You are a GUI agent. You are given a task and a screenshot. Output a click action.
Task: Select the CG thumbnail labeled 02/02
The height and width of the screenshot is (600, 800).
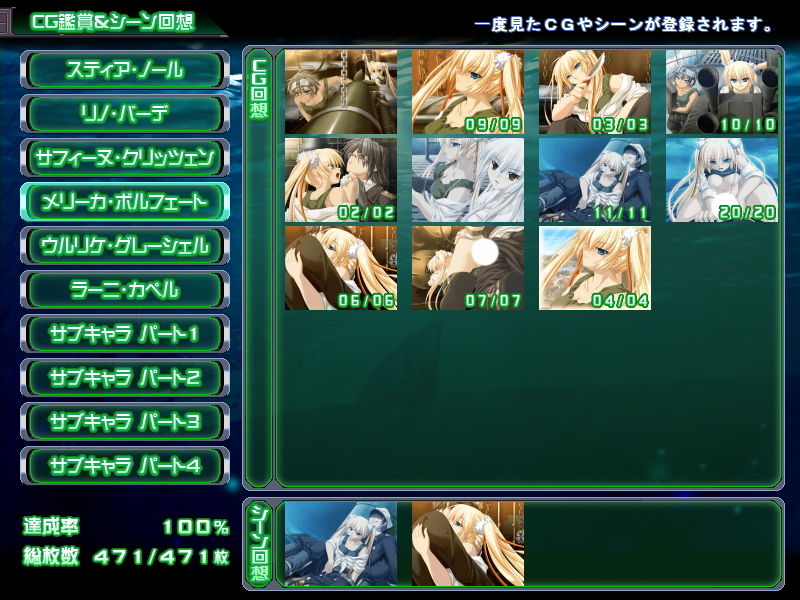point(341,180)
